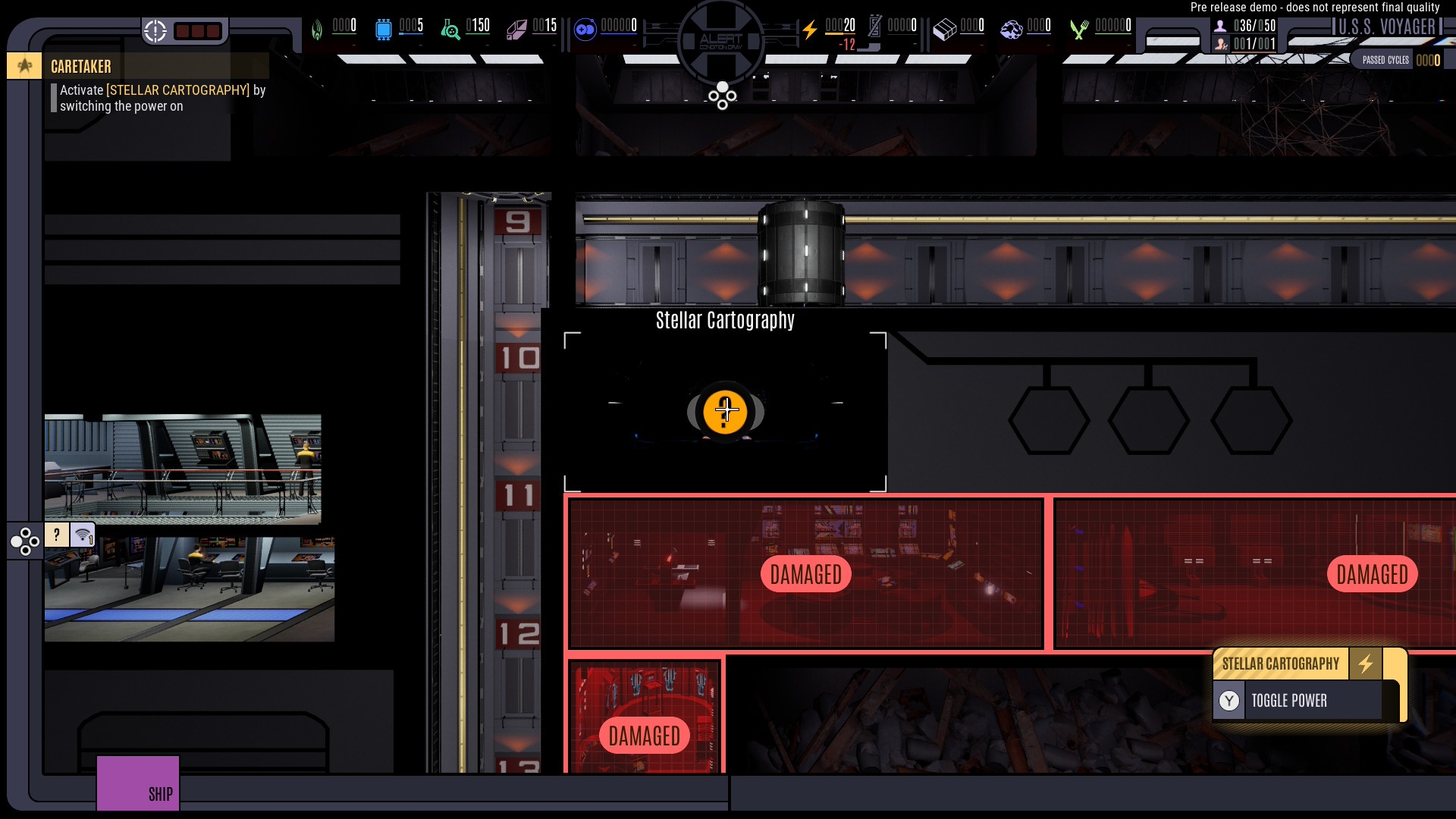Open the signal scanner icon
Image resolution: width=1456 pixels, height=819 pixels.
coord(83,535)
